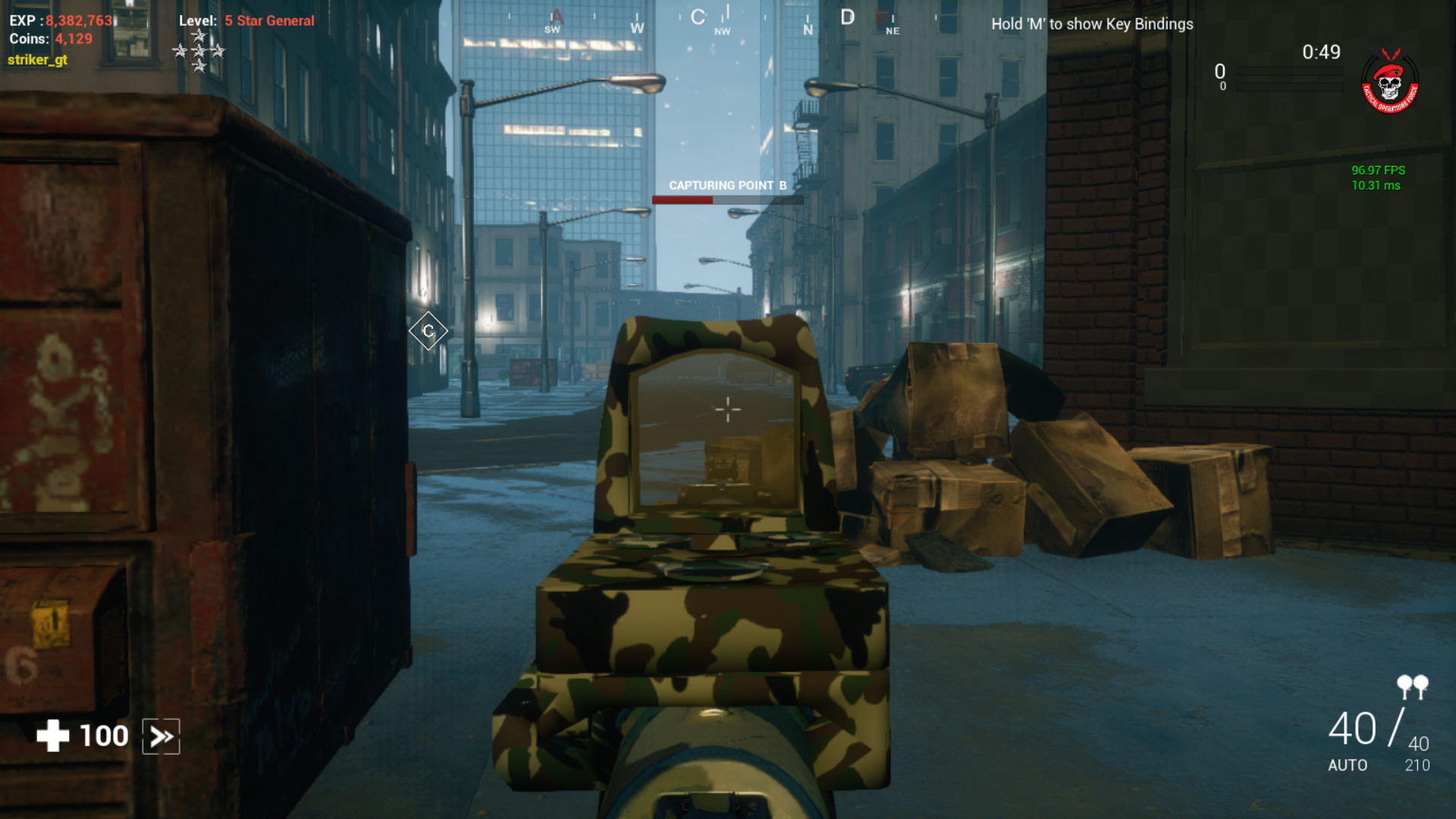Click the Level: 5 Star General text
The width and height of the screenshot is (1456, 819).
tap(245, 20)
